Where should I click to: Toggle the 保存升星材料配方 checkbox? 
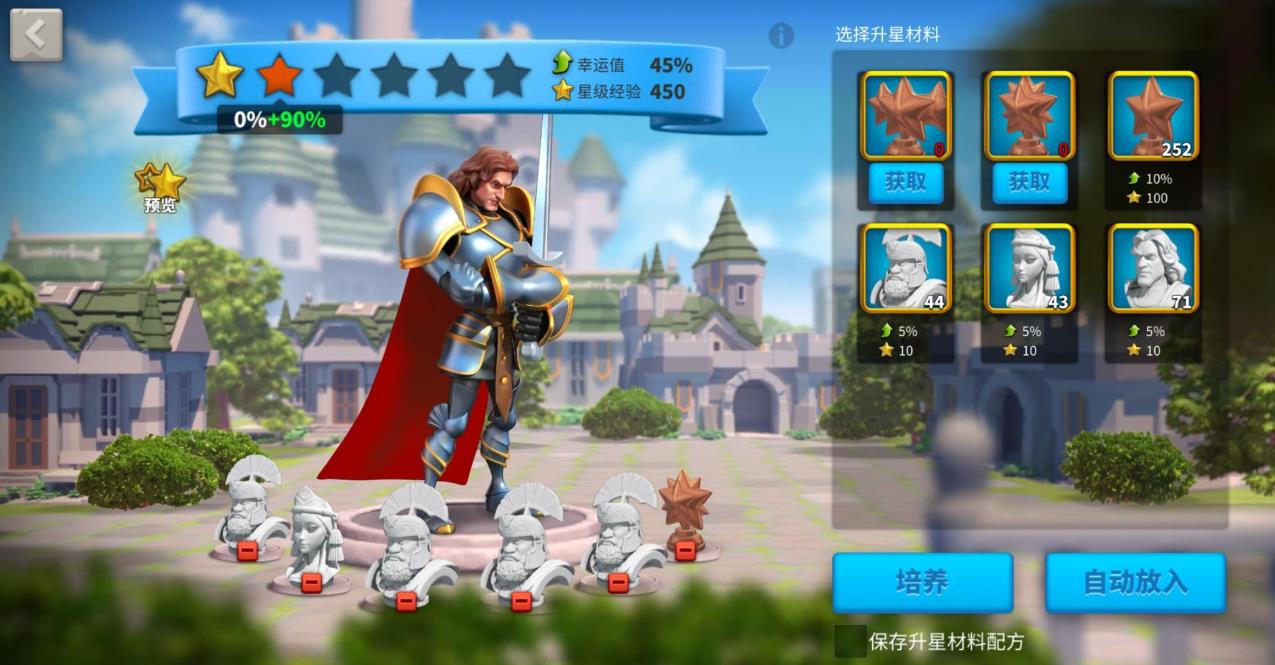click(850, 641)
